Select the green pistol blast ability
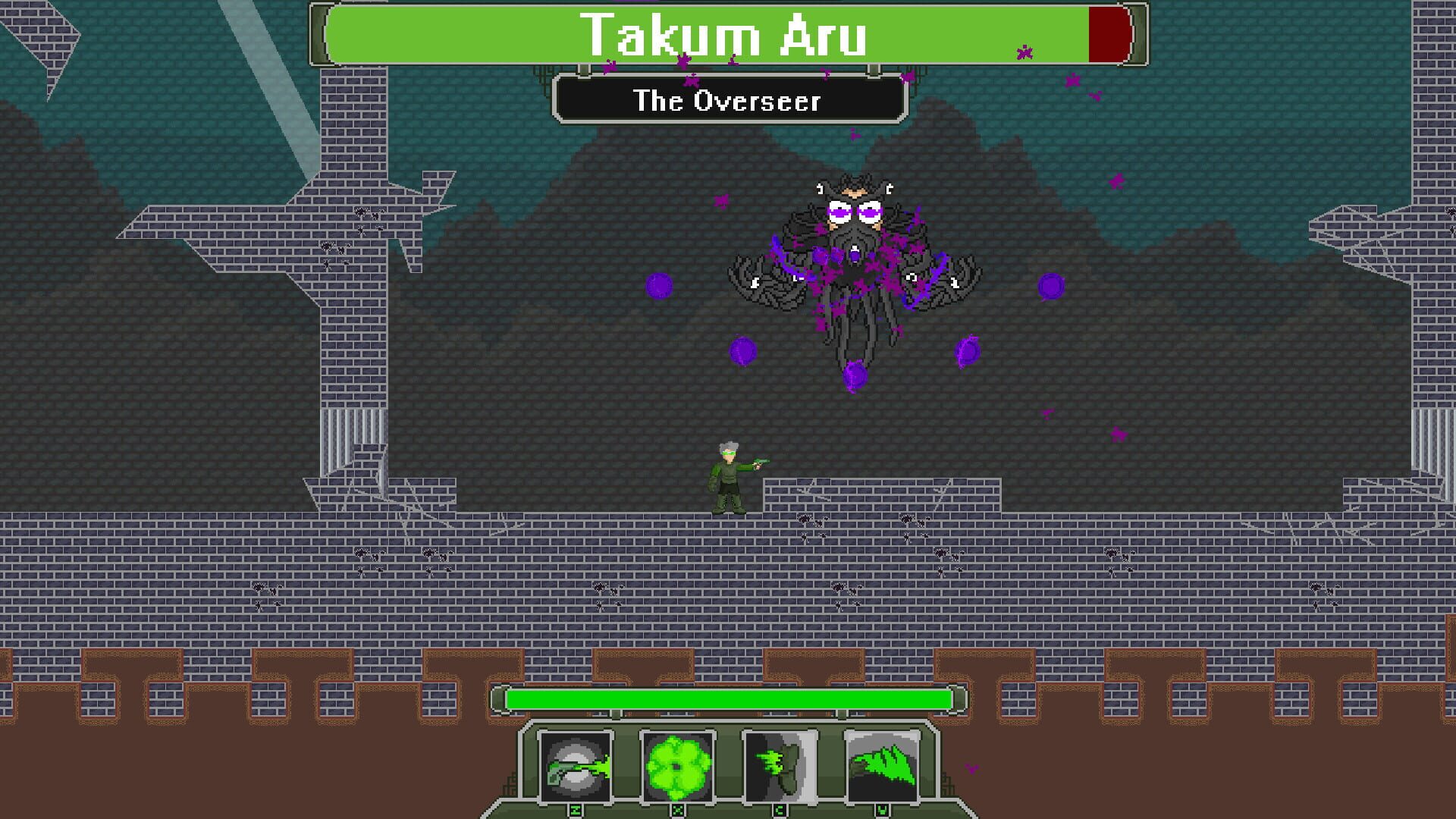1456x819 pixels. click(x=578, y=766)
